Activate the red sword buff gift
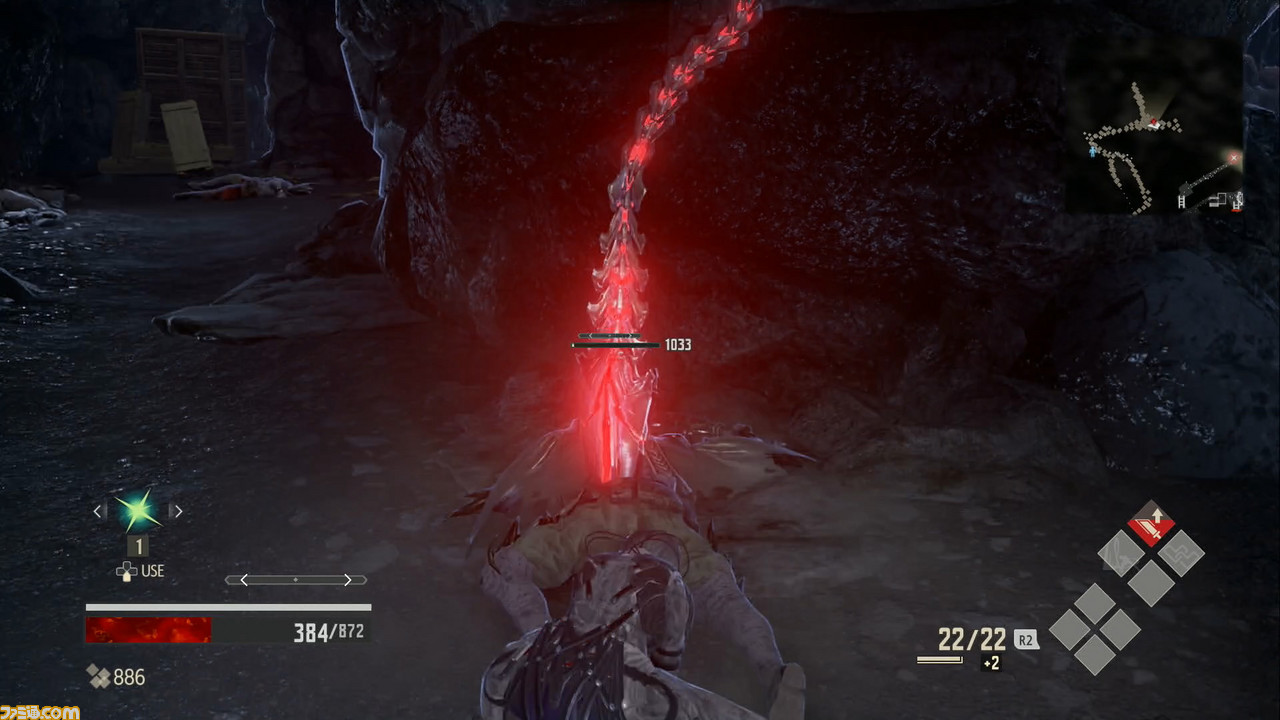The width and height of the screenshot is (1280, 720). 1151,523
